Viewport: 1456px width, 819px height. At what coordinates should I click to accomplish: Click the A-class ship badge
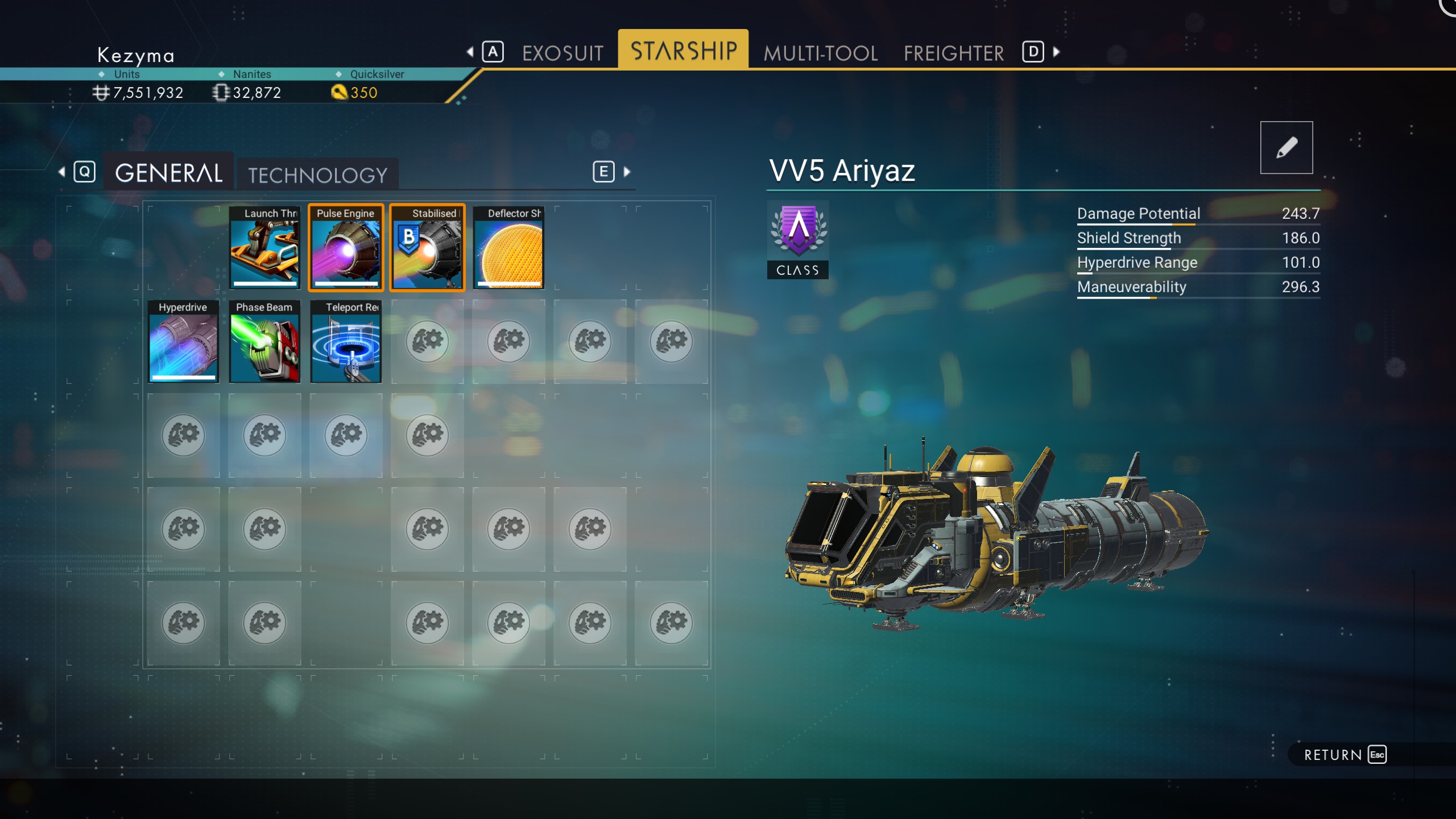tap(797, 239)
